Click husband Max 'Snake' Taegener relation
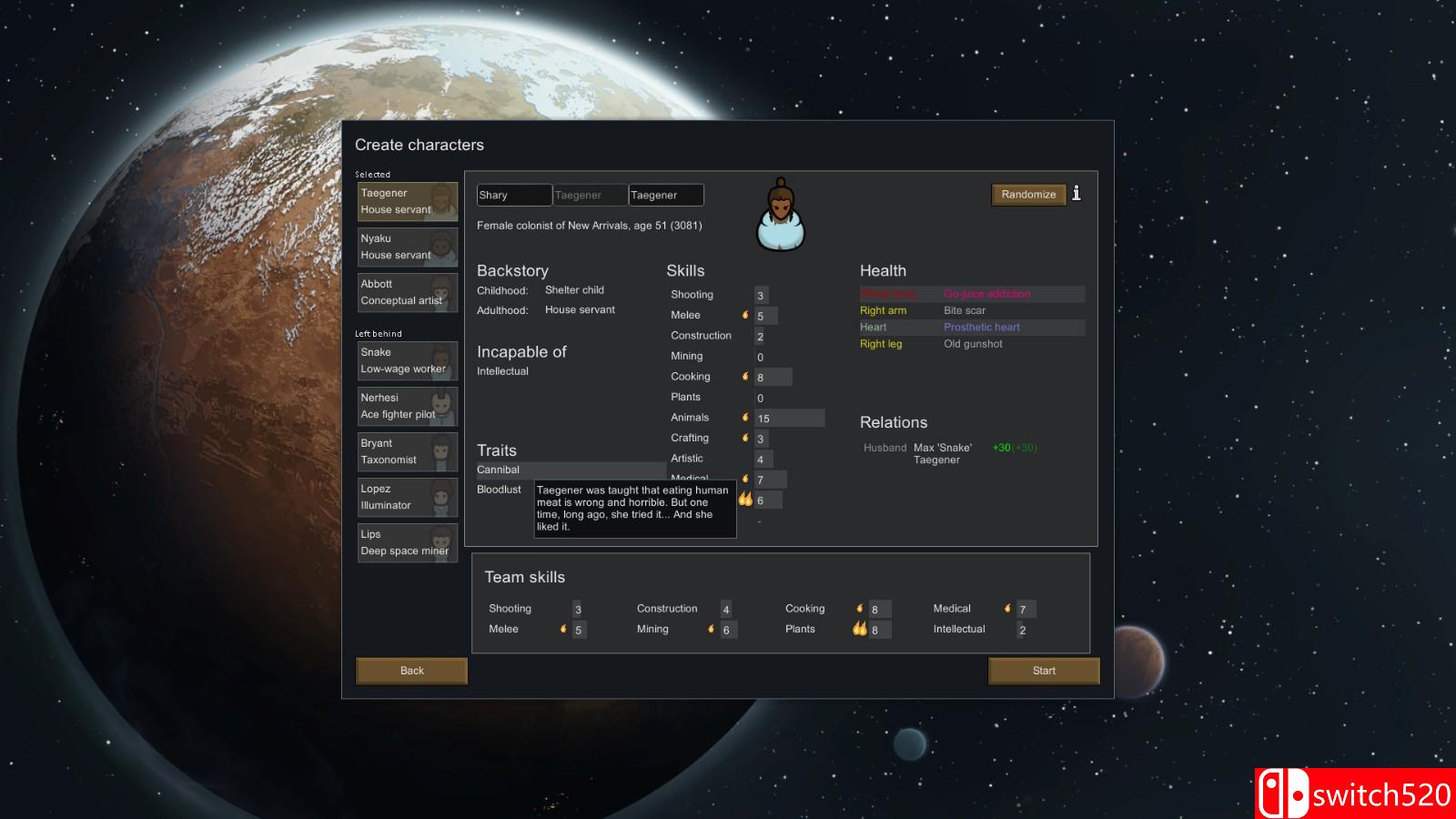1456x819 pixels. 942,453
